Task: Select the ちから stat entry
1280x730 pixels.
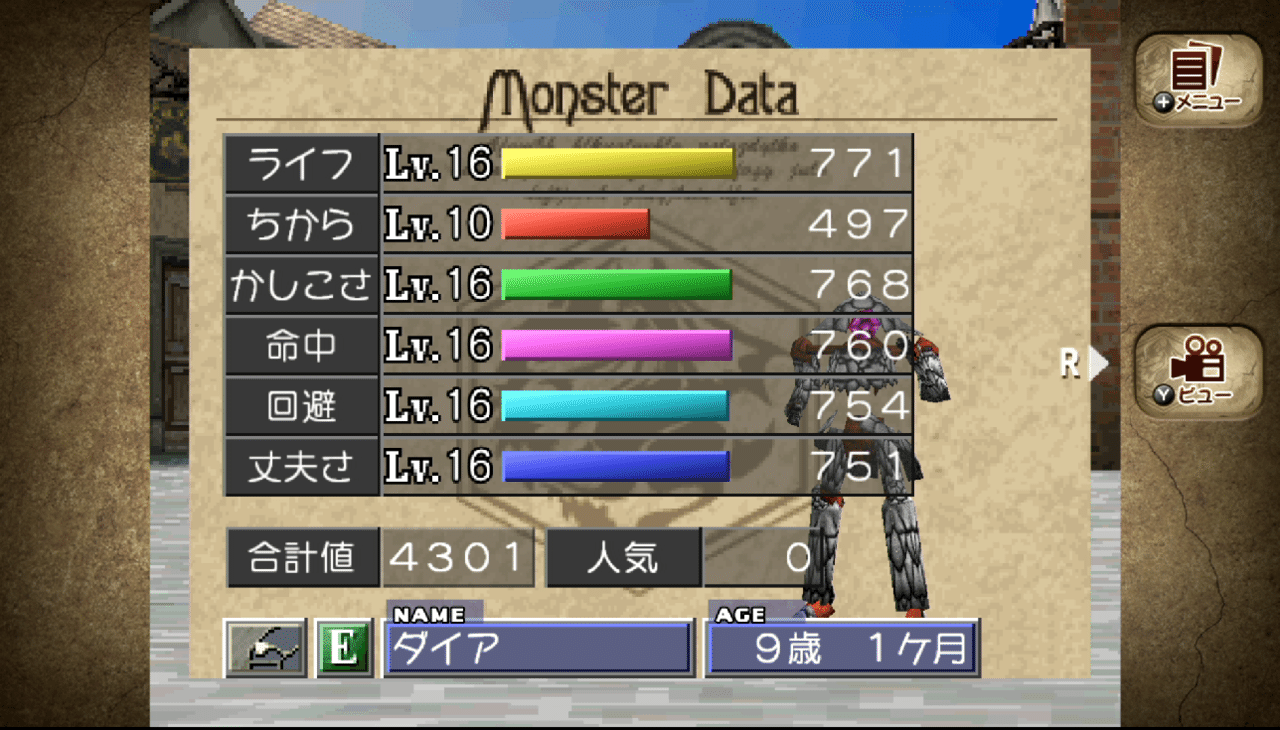Action: (x=302, y=224)
